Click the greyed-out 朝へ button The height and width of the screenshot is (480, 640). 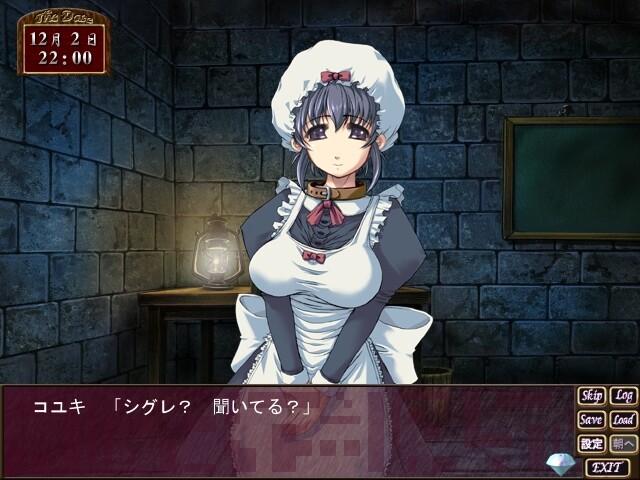pyautogui.click(x=623, y=443)
